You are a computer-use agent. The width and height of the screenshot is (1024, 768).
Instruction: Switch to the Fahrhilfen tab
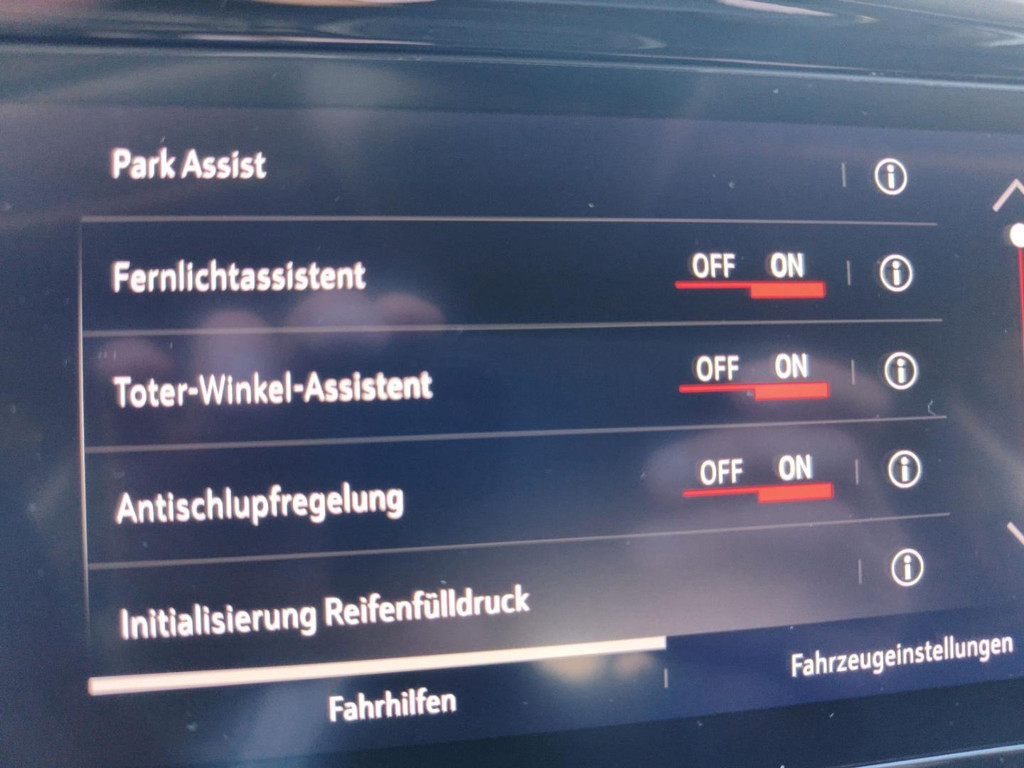[392, 705]
